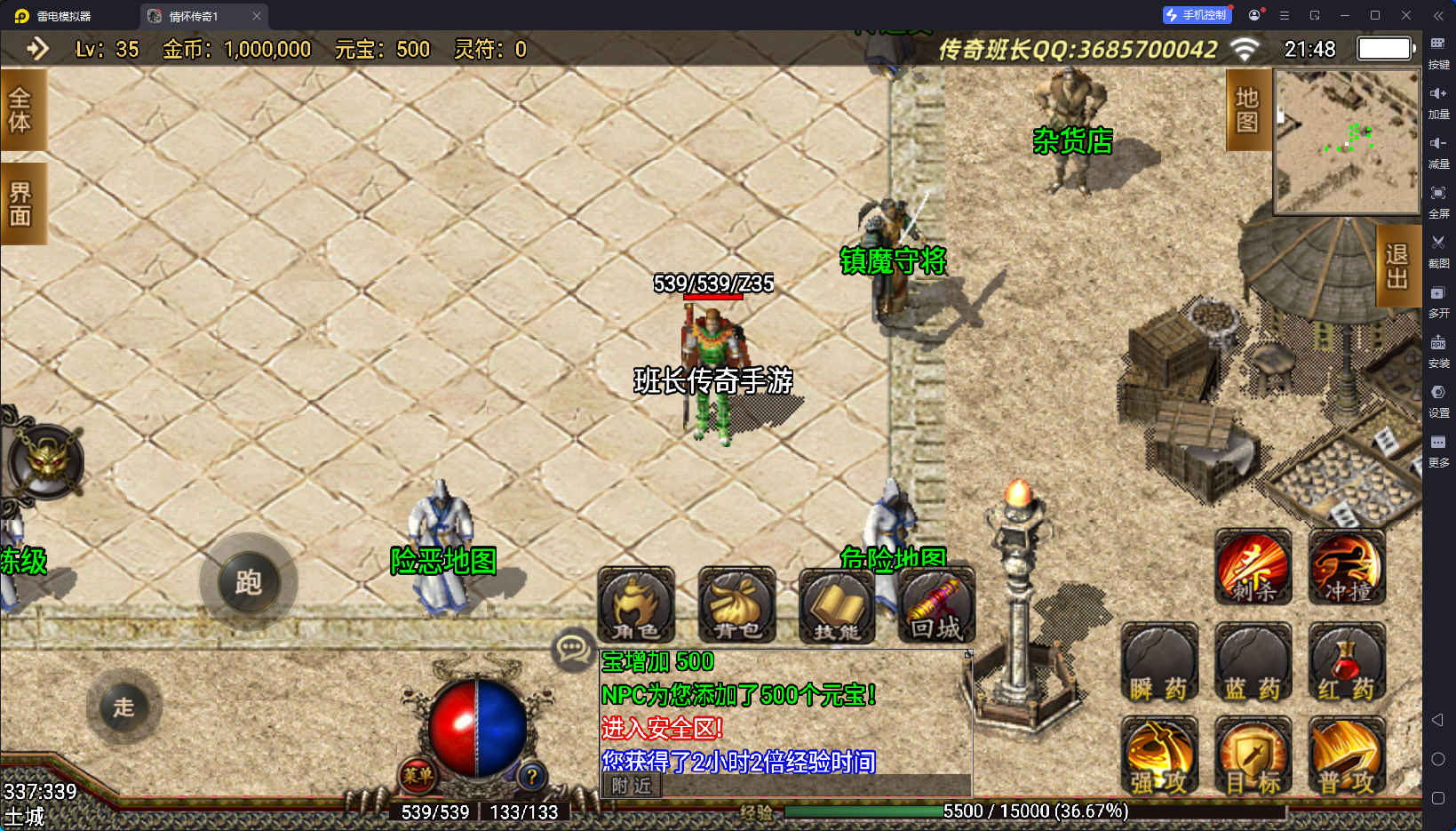Trigger the 强攻 forced attack
Screen dimensions: 1456x831
tap(1159, 756)
